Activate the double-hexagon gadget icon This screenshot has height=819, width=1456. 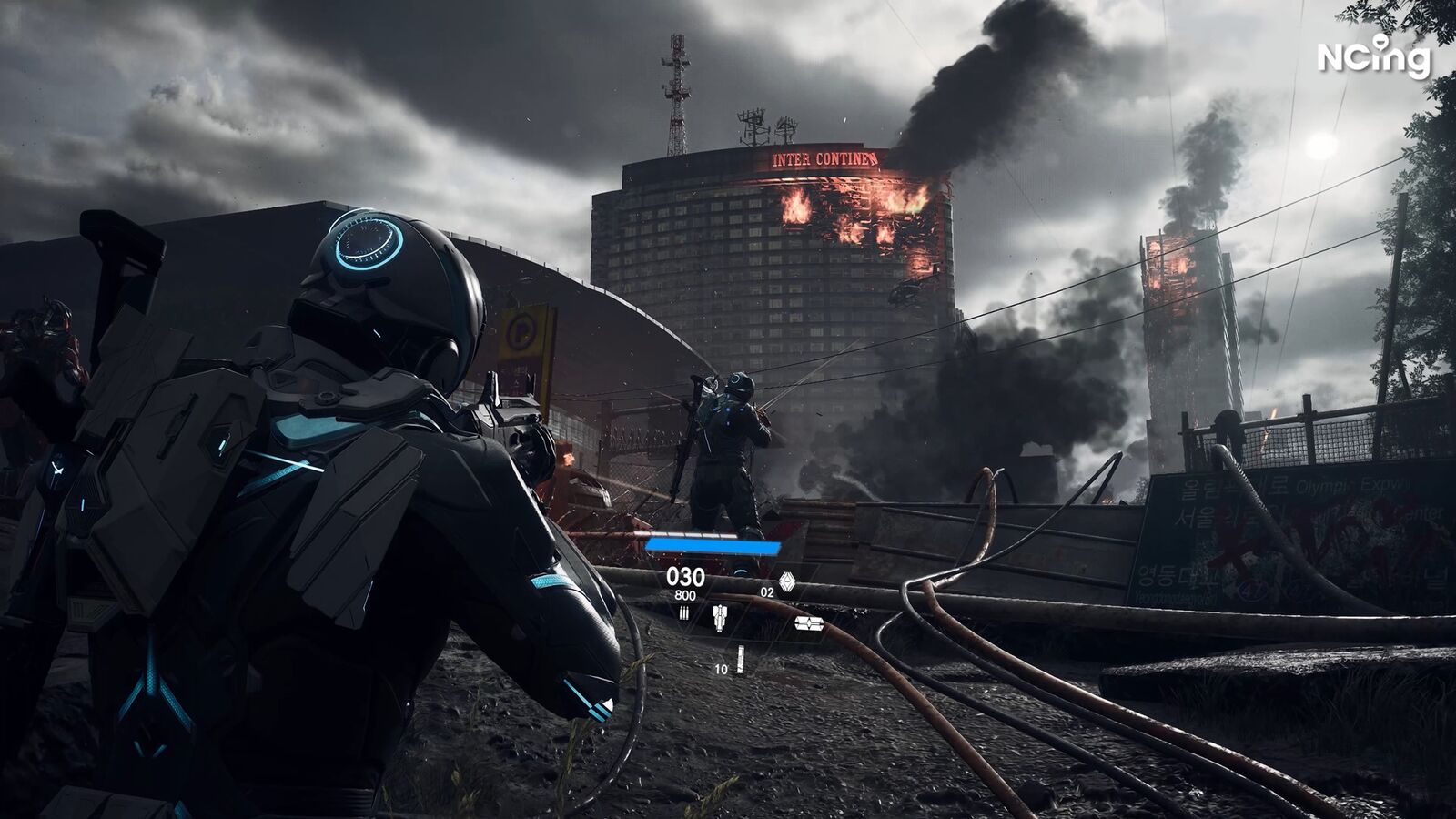[x=809, y=623]
